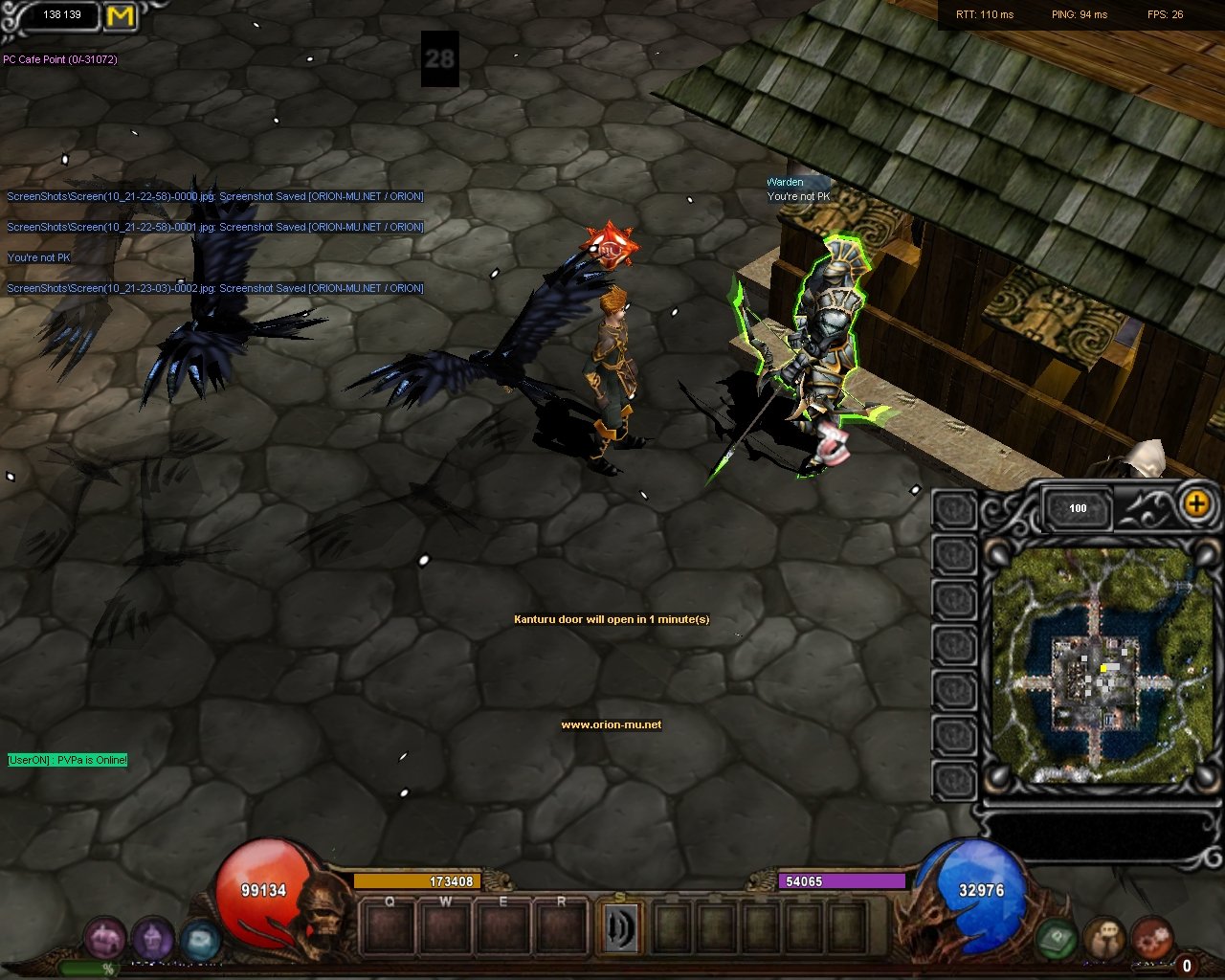The height and width of the screenshot is (980, 1225).
Task: Open the red gears settings icon
Action: pos(1151,938)
